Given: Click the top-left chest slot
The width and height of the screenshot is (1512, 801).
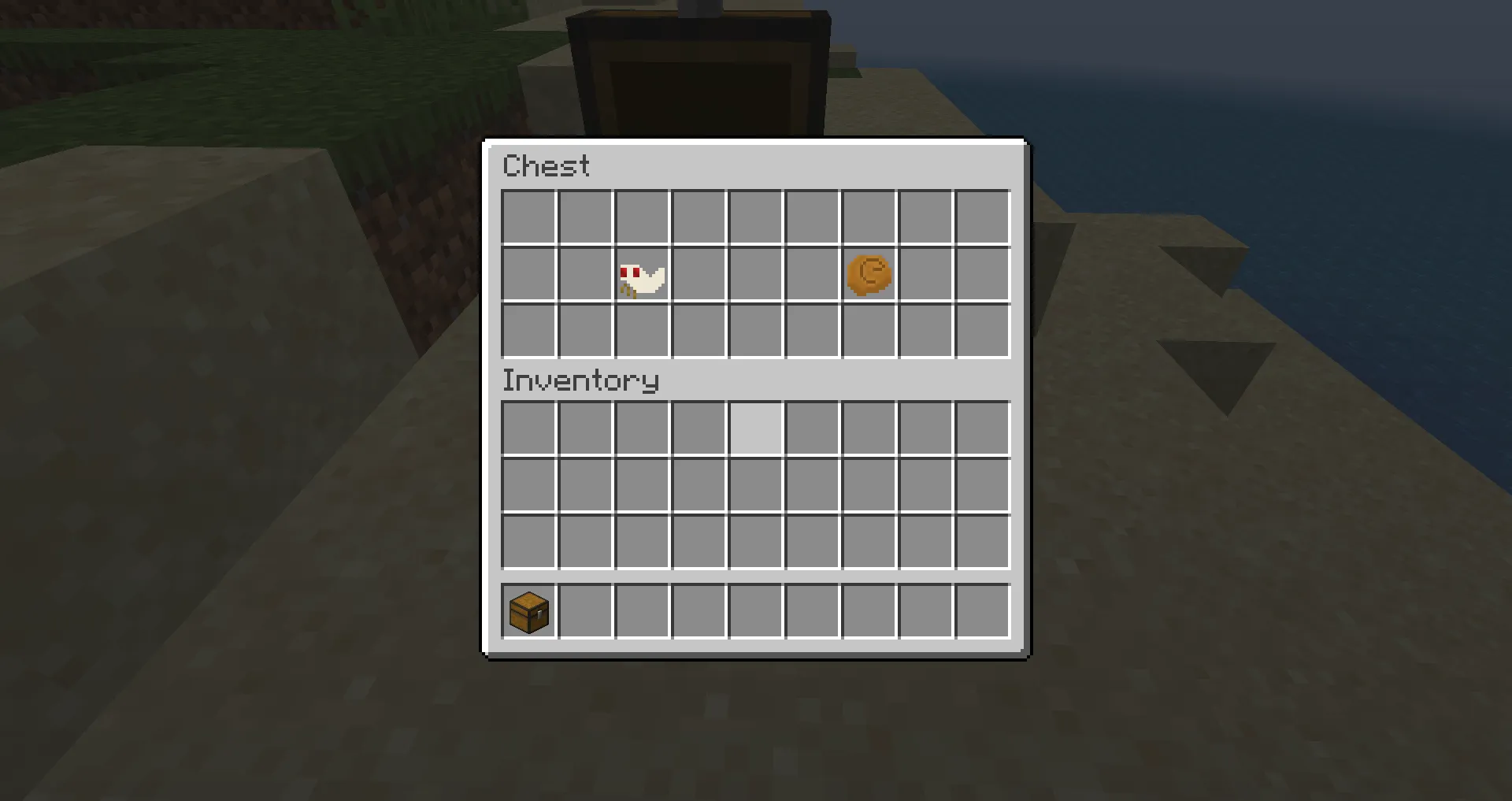Looking at the screenshot, I should 528,217.
